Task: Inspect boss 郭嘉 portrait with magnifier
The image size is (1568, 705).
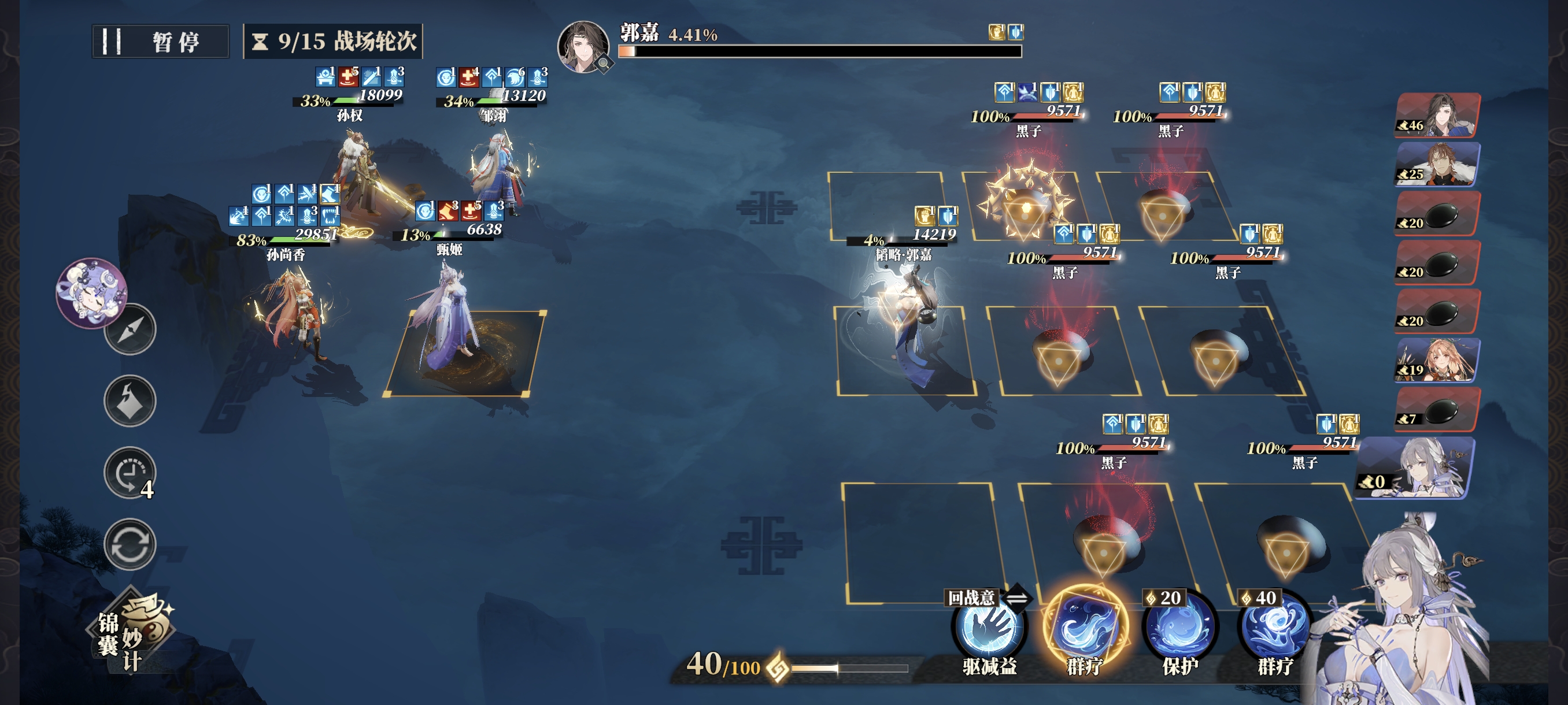Action: pos(584,47)
